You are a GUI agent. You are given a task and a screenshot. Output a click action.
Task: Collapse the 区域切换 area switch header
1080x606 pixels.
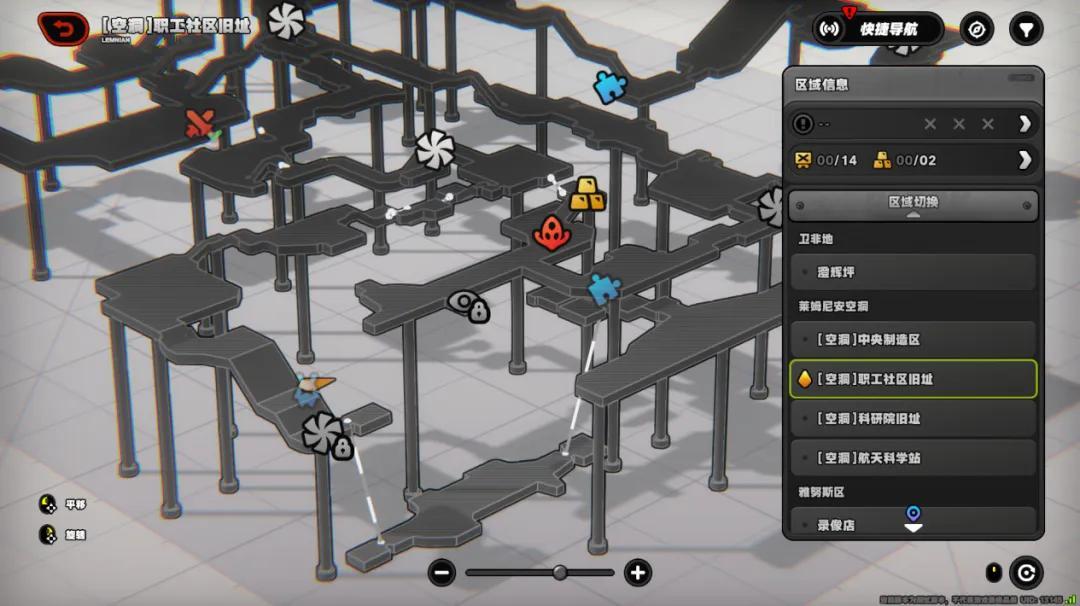(x=913, y=205)
